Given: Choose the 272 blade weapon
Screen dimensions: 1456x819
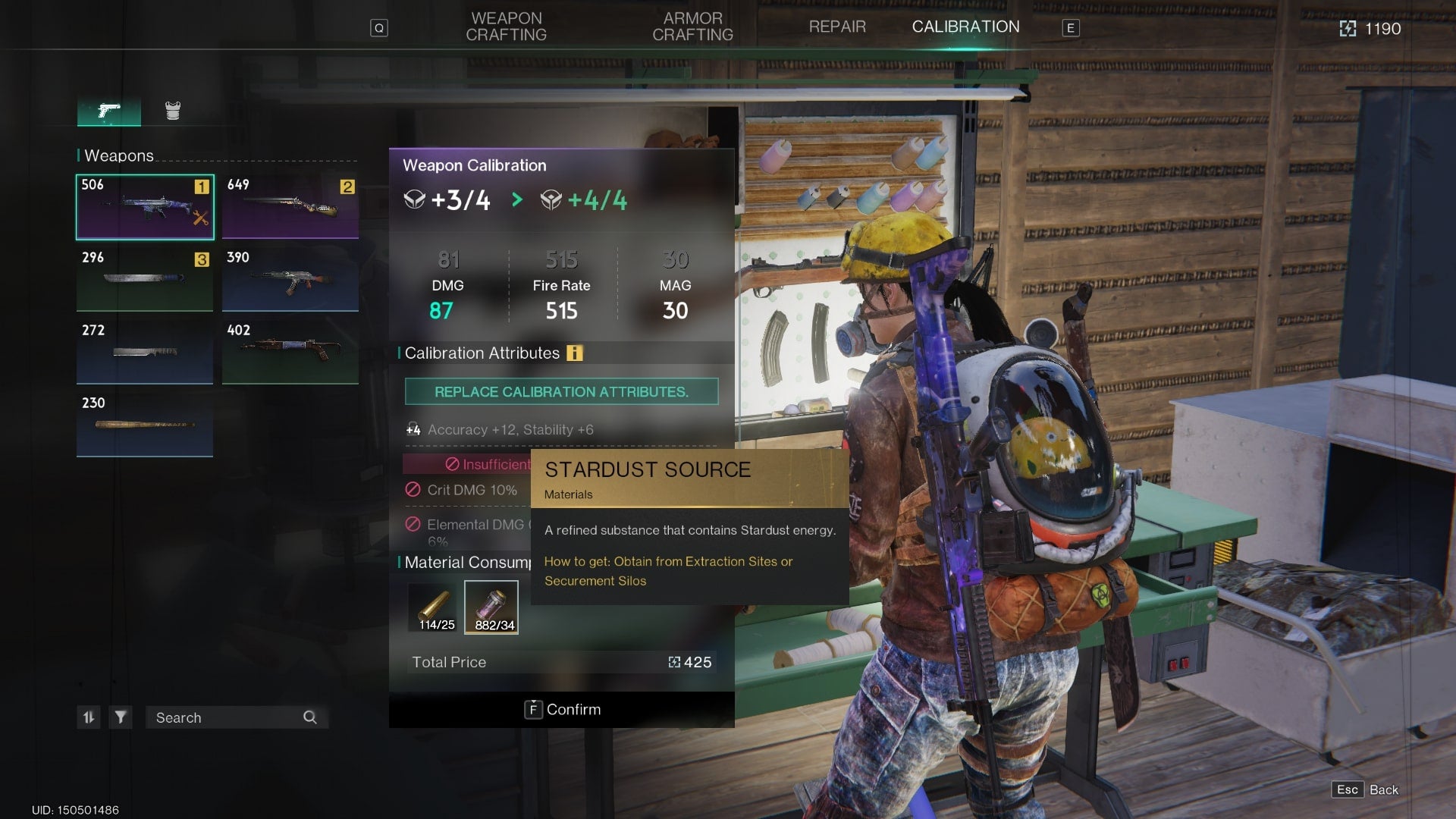Looking at the screenshot, I should tap(145, 353).
